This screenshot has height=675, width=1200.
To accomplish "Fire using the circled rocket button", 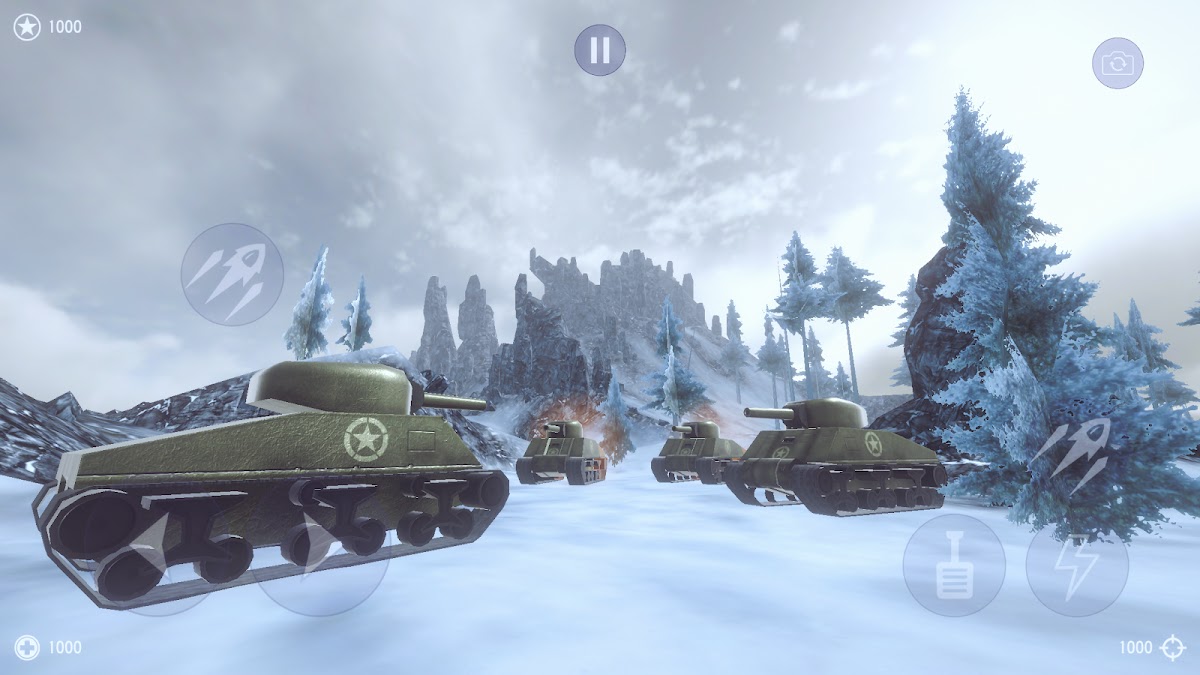I will click(232, 274).
